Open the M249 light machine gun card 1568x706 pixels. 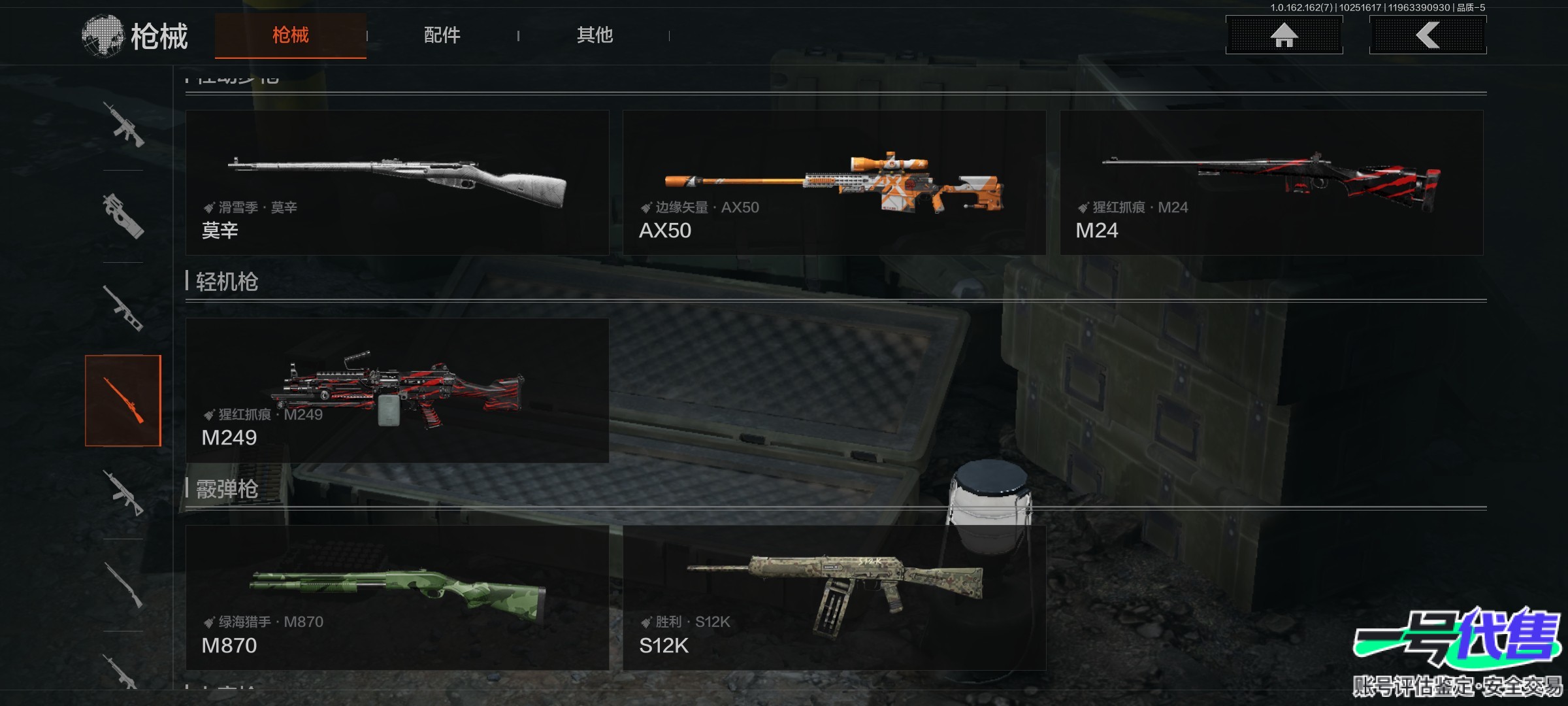[x=397, y=390]
